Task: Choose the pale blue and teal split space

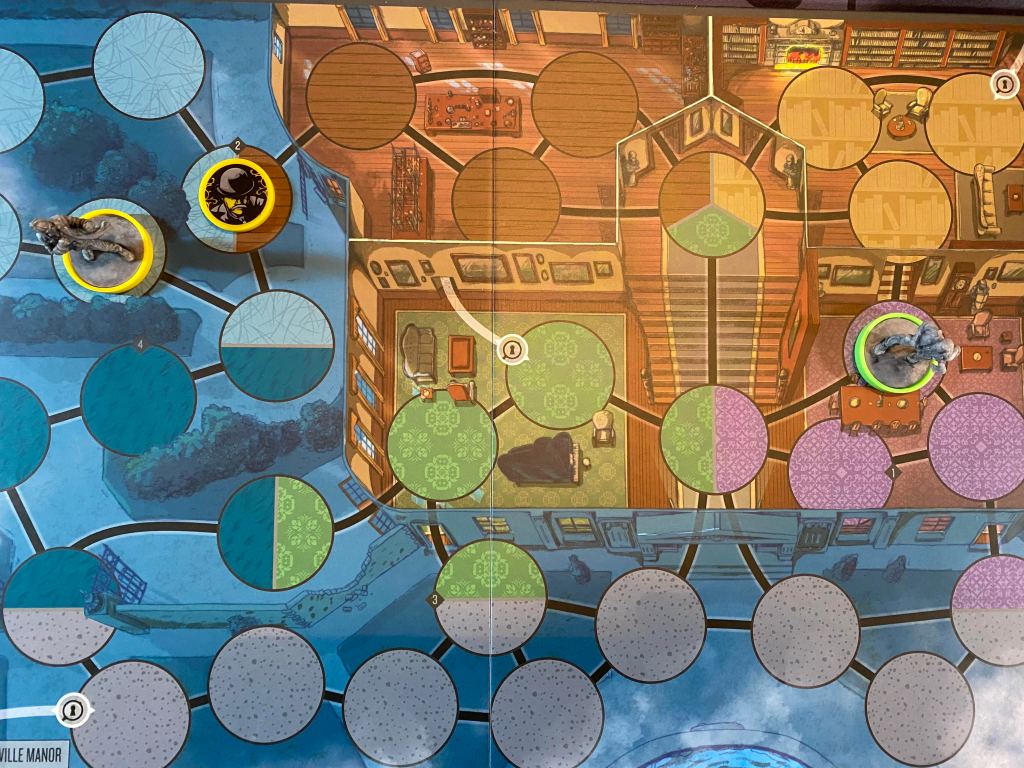Action: coord(276,345)
